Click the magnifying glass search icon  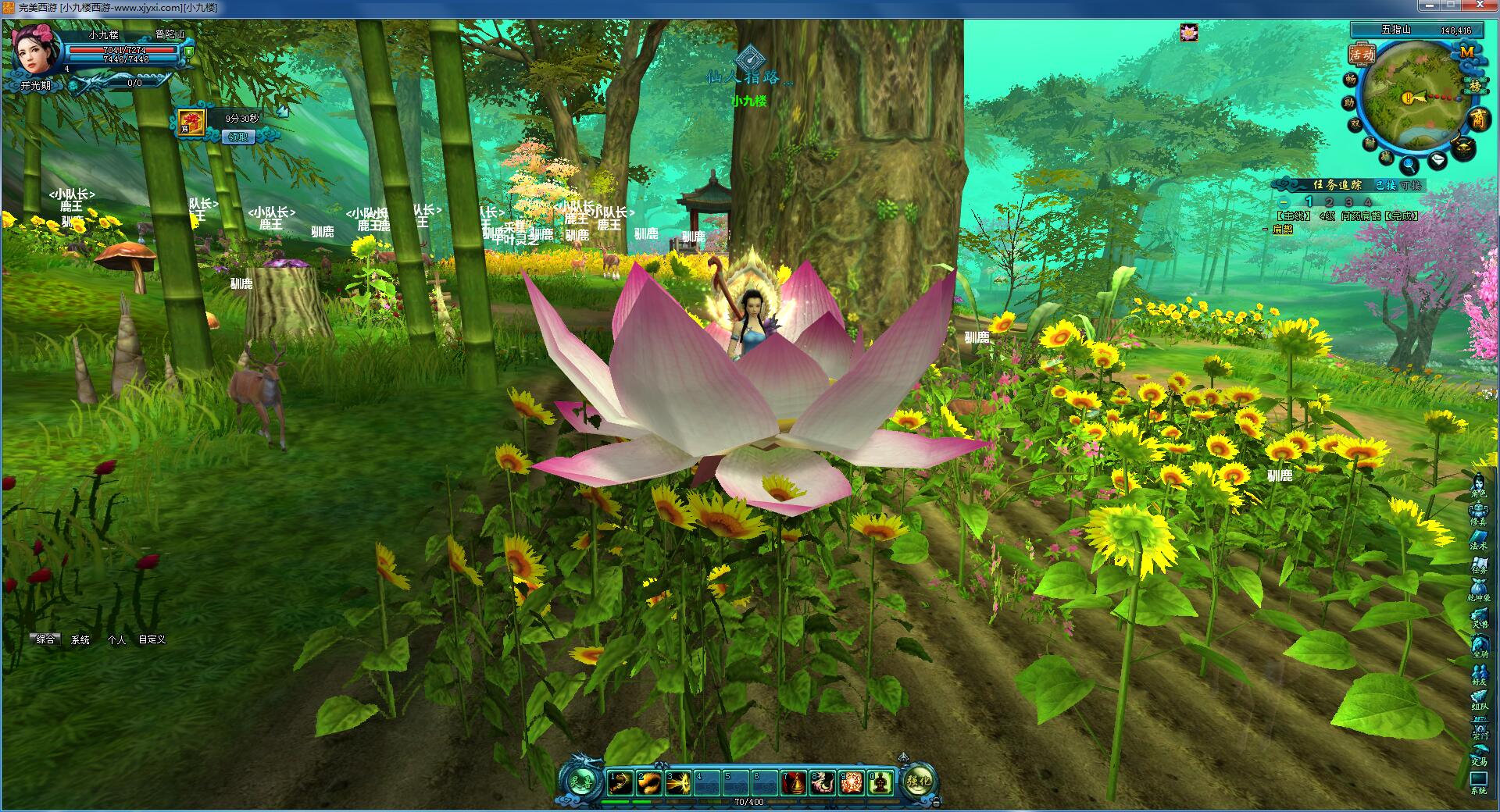[x=1409, y=165]
